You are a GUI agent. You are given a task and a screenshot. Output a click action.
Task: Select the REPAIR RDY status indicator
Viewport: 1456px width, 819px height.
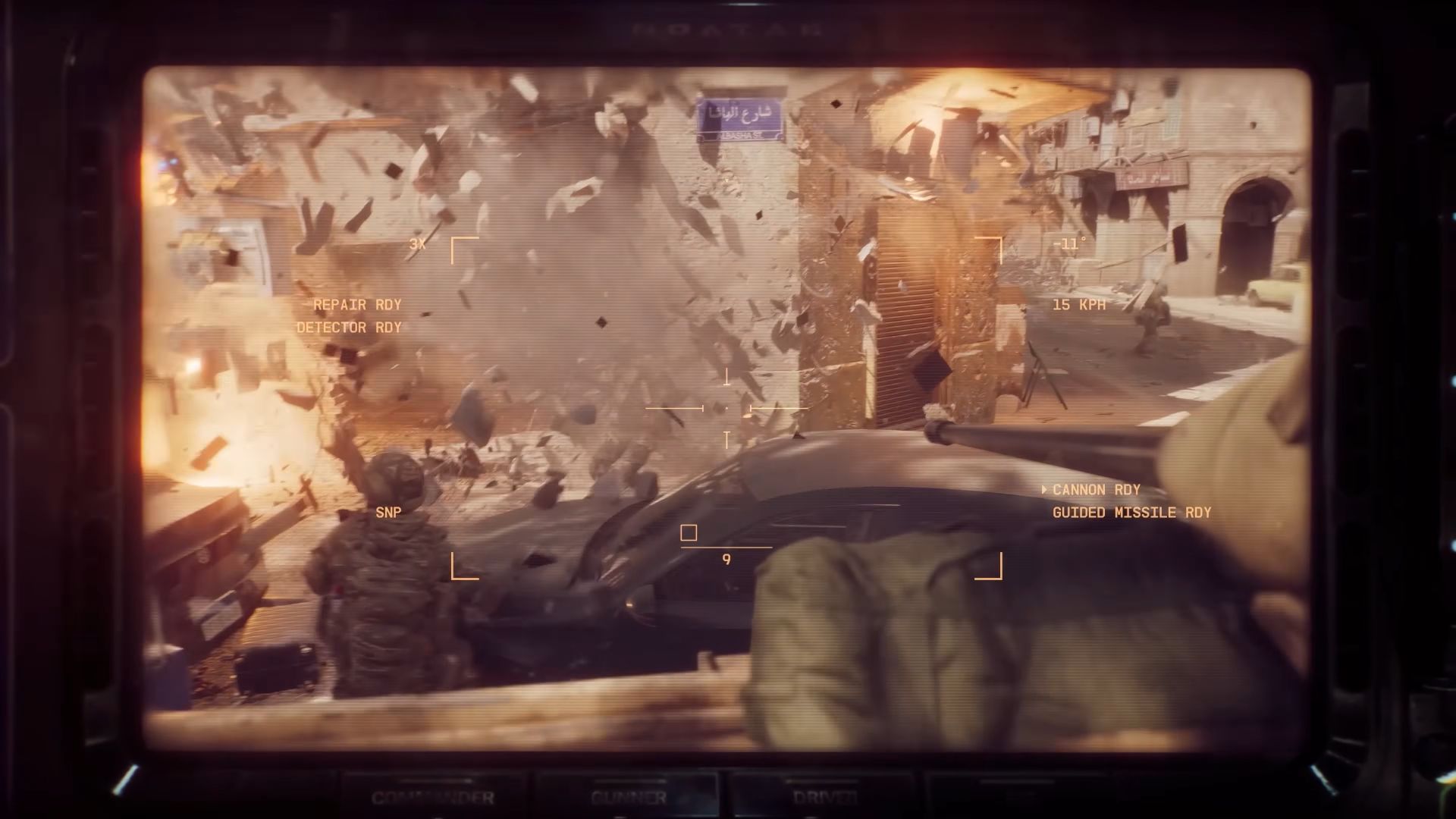tap(356, 305)
